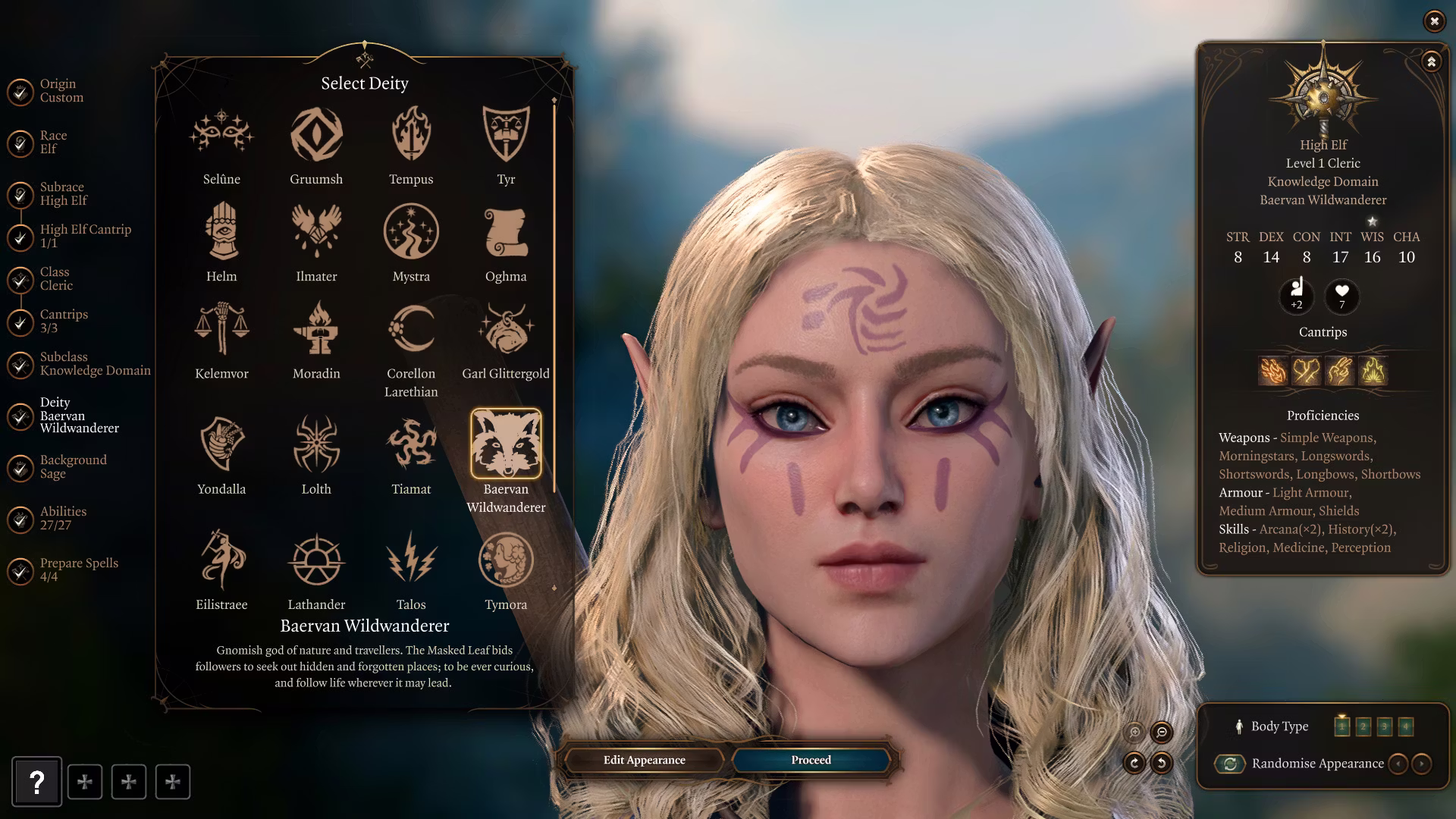Switch to the Background Sage step
This screenshot has height=819, width=1456.
click(x=73, y=466)
